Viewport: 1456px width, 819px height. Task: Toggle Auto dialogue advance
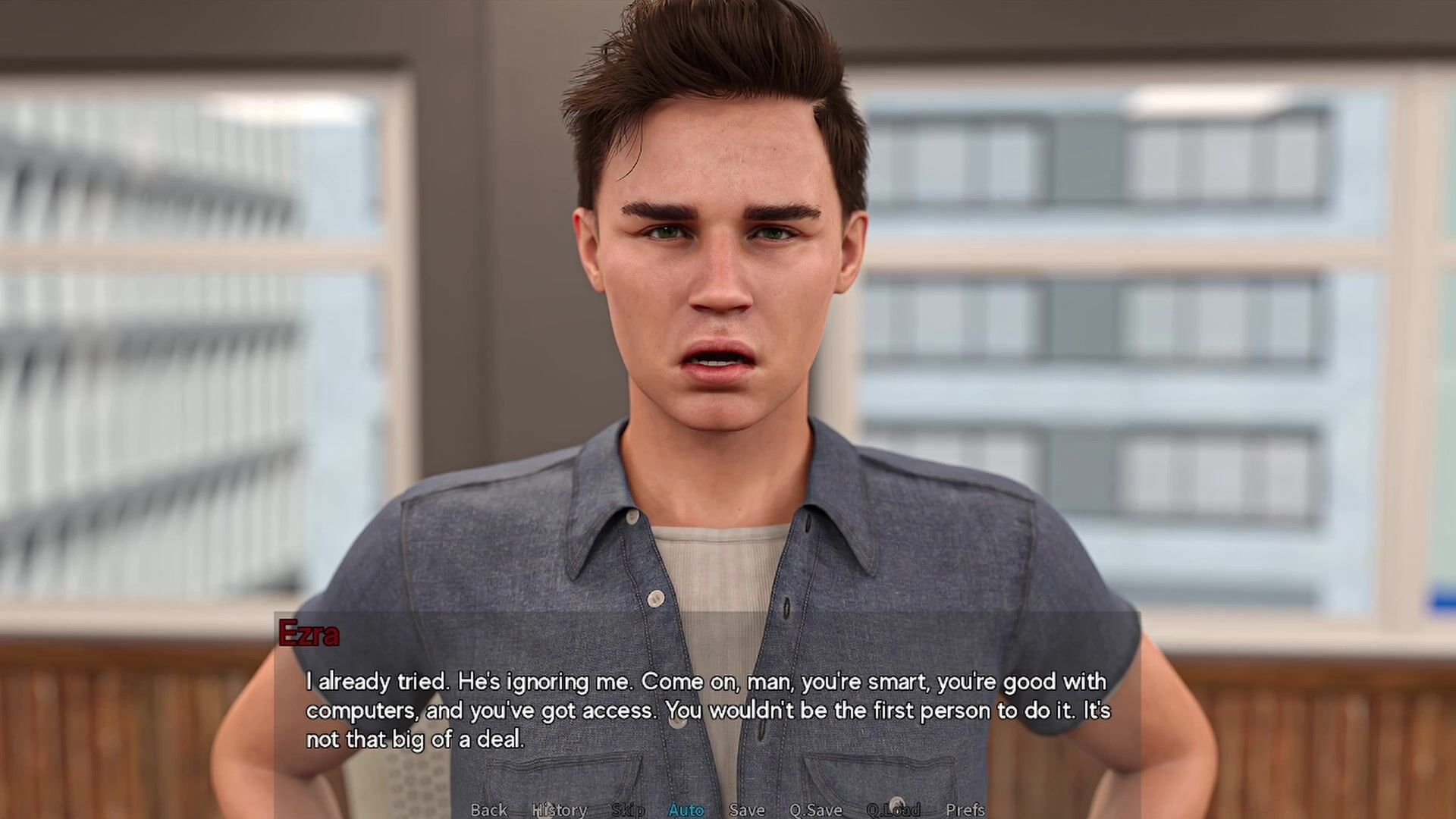coord(686,809)
